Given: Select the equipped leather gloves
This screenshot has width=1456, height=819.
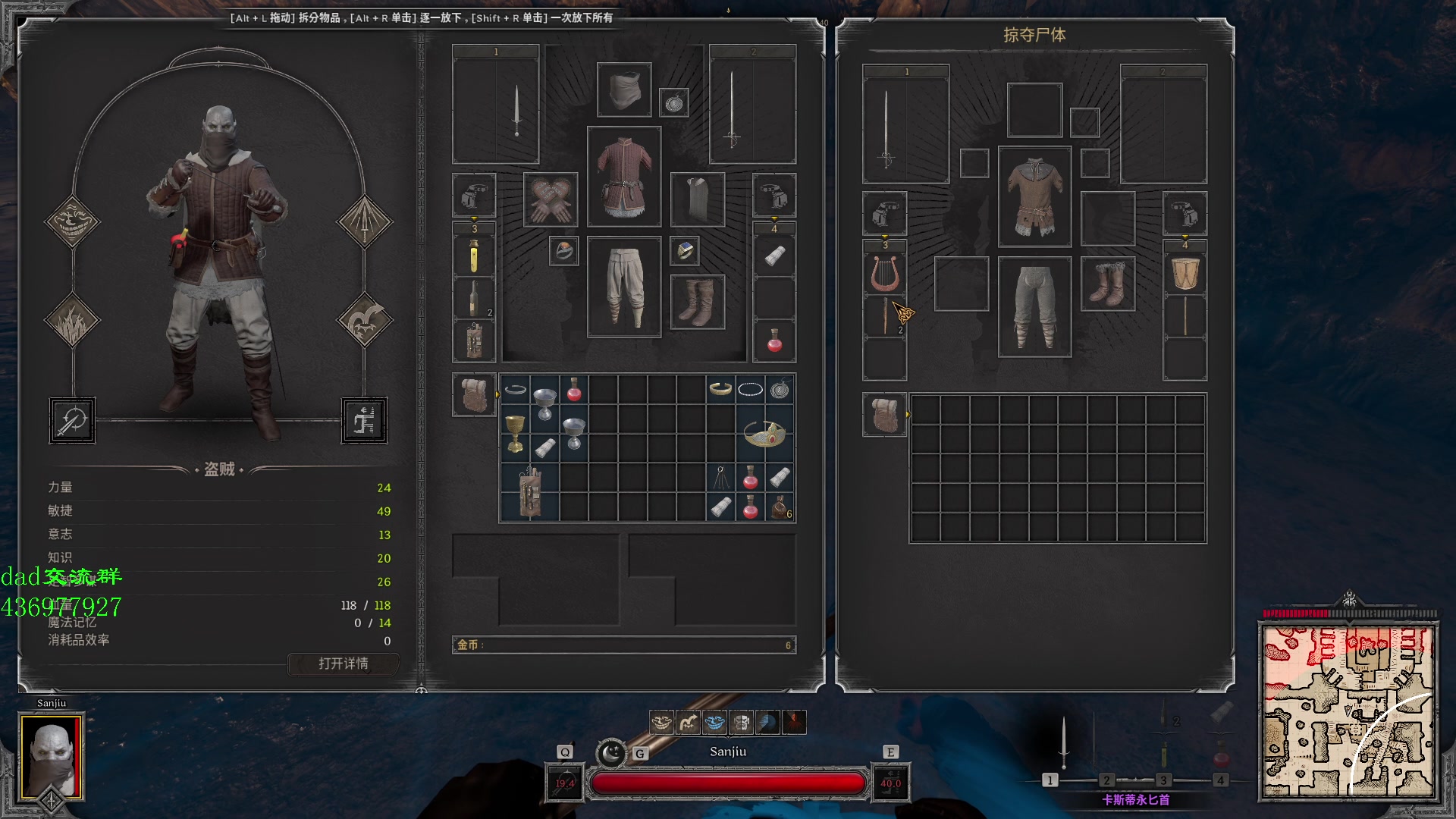Looking at the screenshot, I should click(551, 200).
